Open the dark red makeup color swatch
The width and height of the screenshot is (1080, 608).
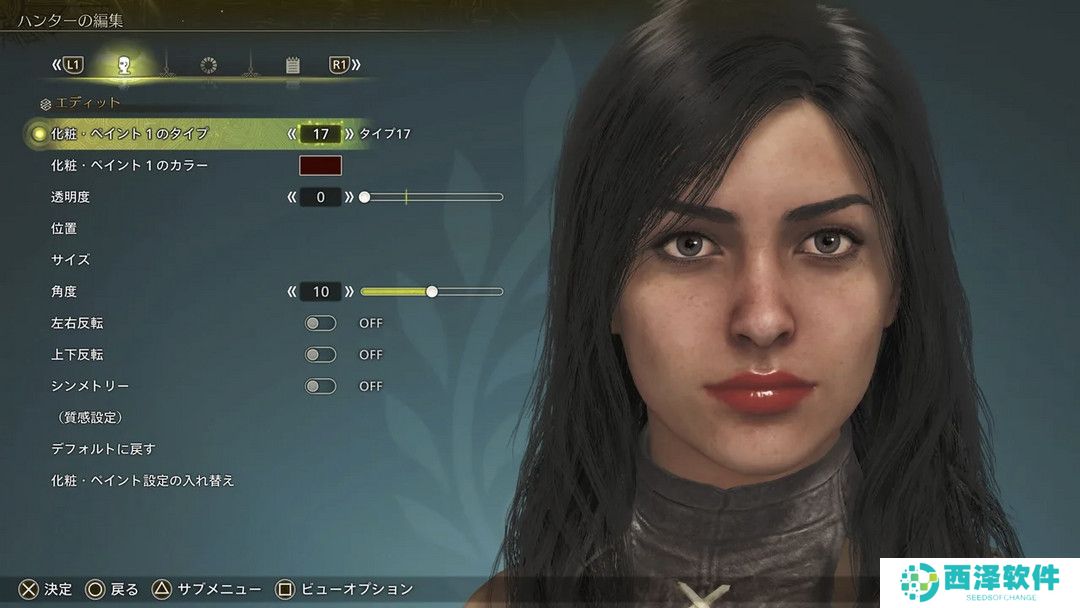click(320, 165)
